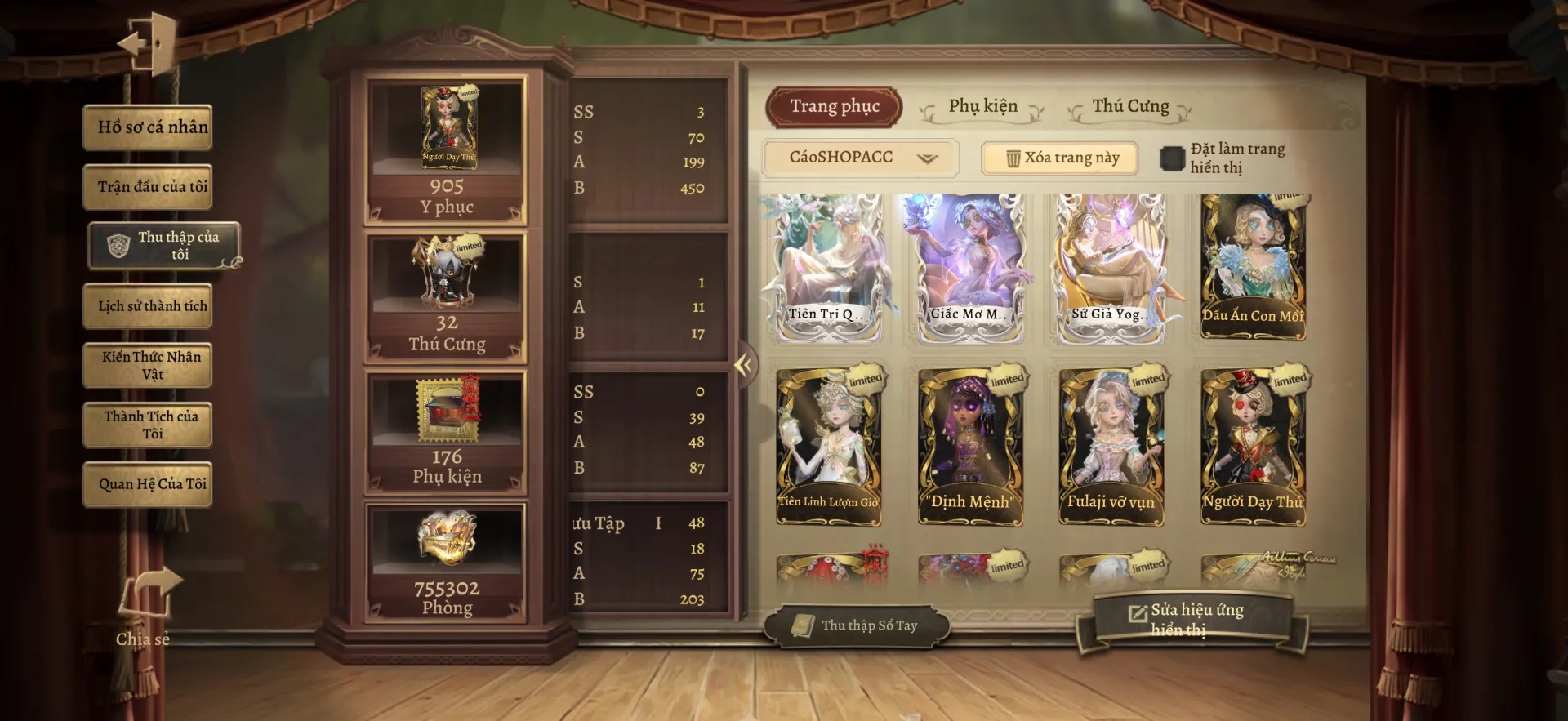Select the 176 Phụ kiện category

click(x=446, y=433)
